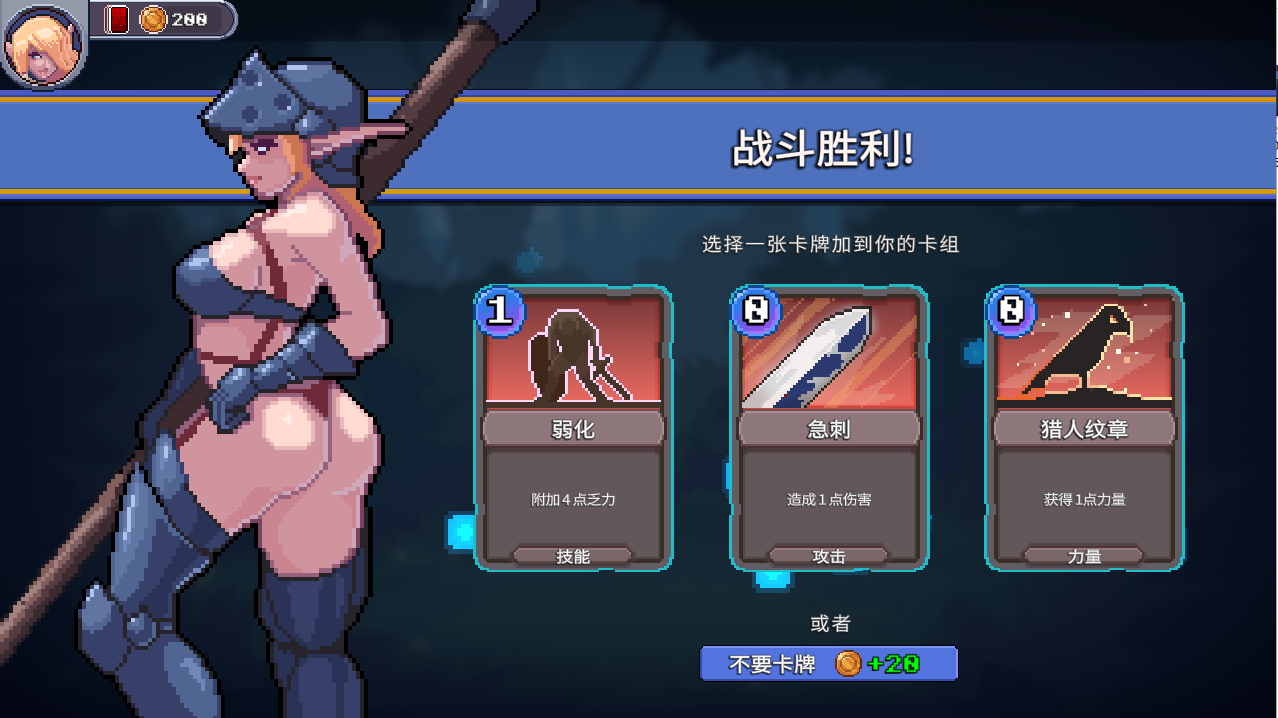
Task: Choose the 弱化 skill card
Action: pos(573,428)
